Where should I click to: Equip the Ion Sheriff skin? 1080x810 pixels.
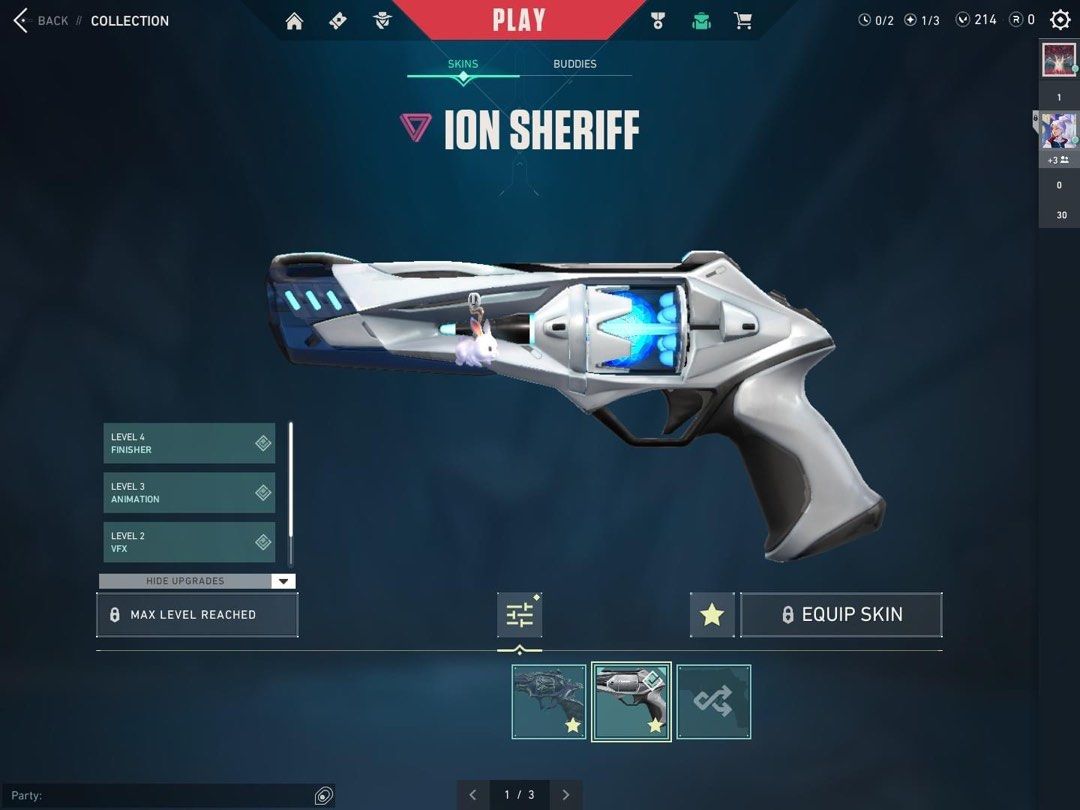click(x=841, y=615)
